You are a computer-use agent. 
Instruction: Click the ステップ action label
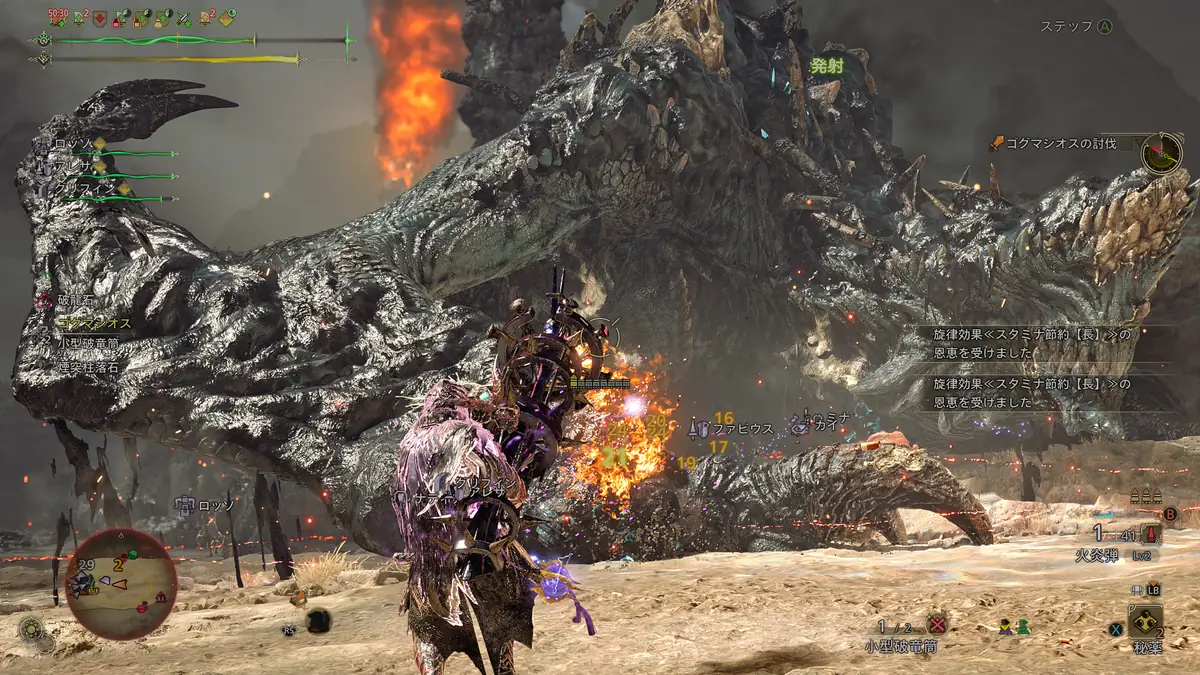click(1066, 27)
